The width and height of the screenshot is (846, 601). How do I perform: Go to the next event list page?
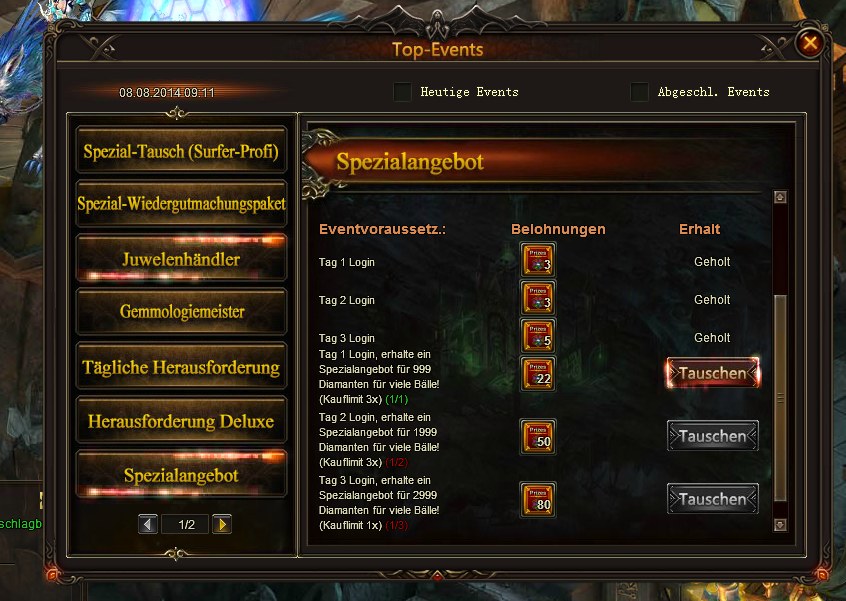coord(222,524)
